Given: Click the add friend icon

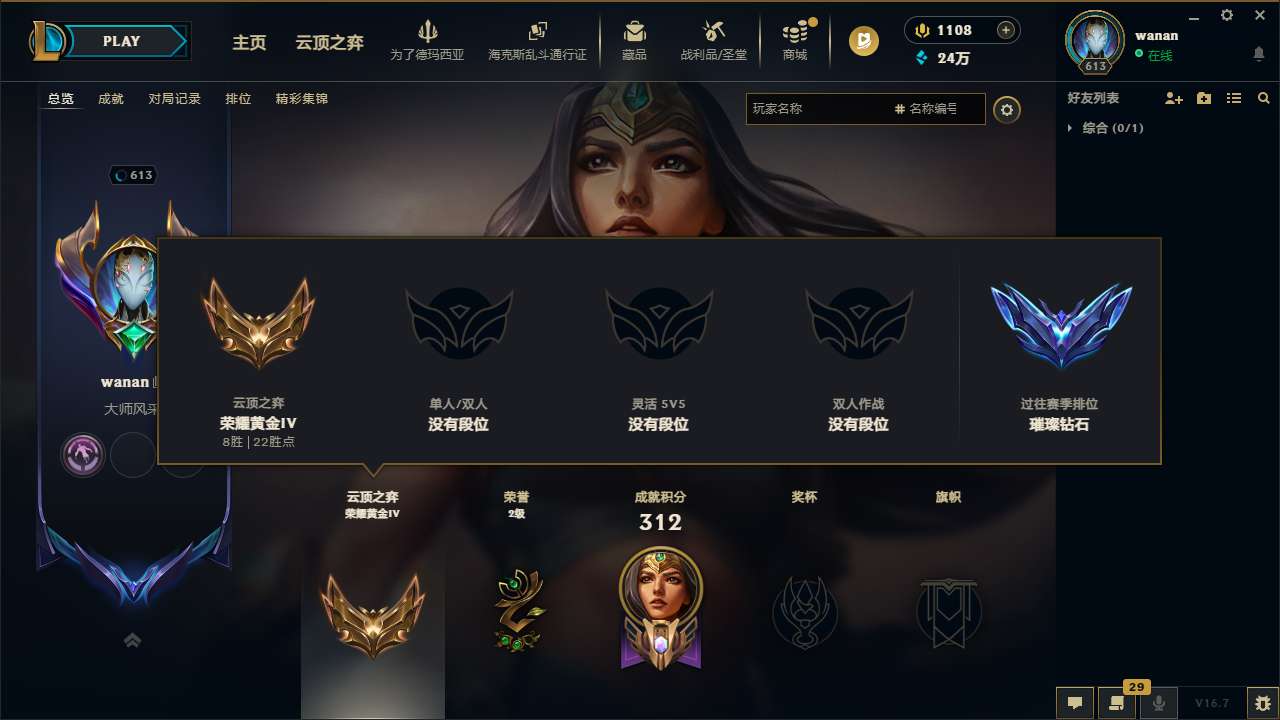Looking at the screenshot, I should 1173,98.
